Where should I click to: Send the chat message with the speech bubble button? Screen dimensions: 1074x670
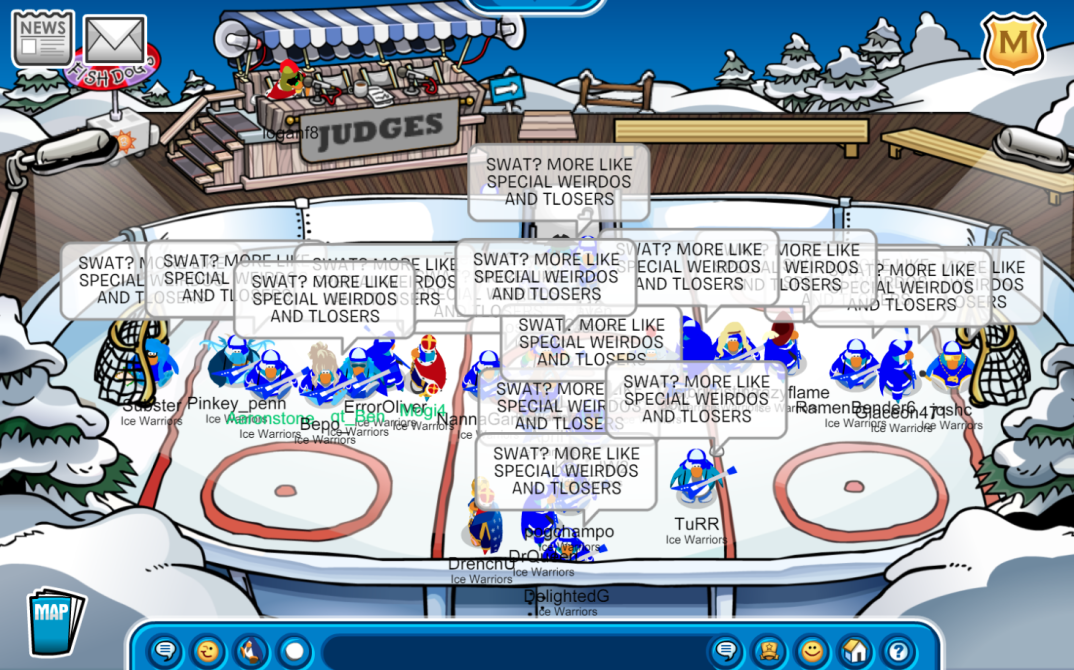pyautogui.click(x=727, y=652)
